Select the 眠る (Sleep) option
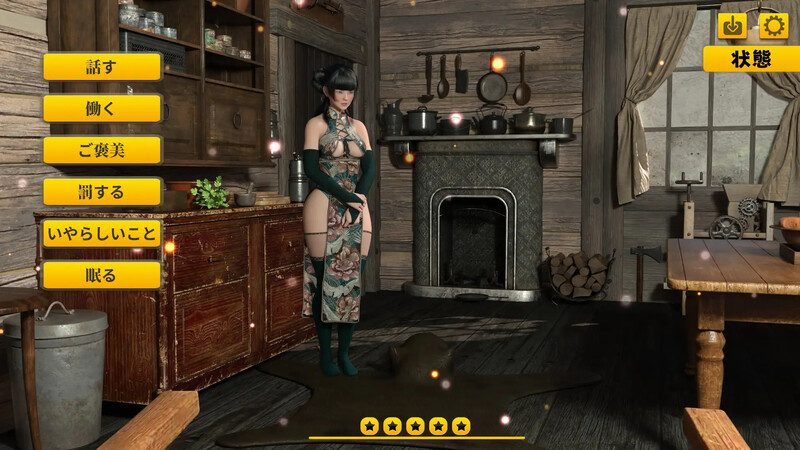Viewport: 800px width, 450px height. point(102,275)
